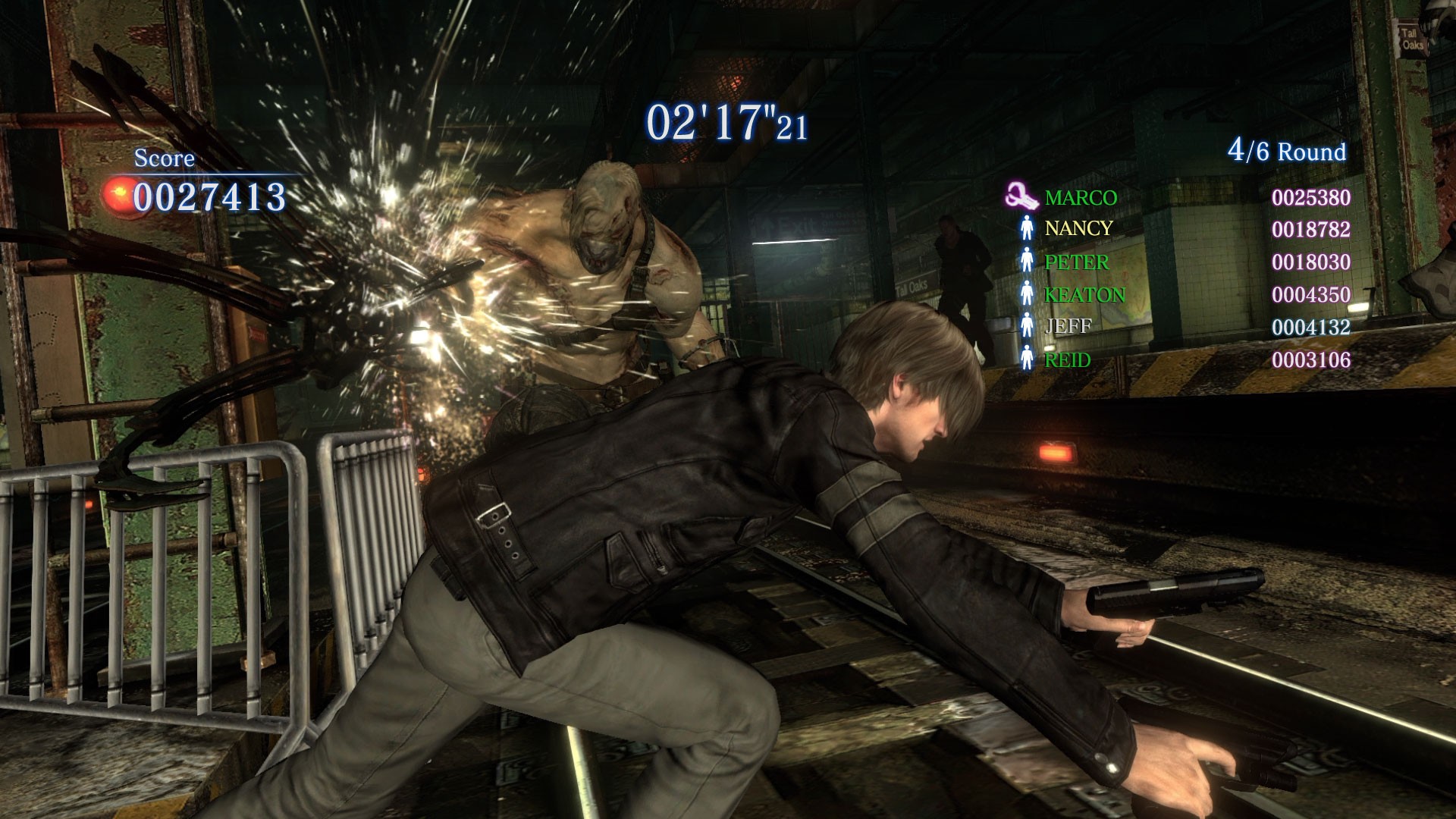Click the match timer reading 02'17"21
Screen dimensions: 1456x819
[x=730, y=121]
